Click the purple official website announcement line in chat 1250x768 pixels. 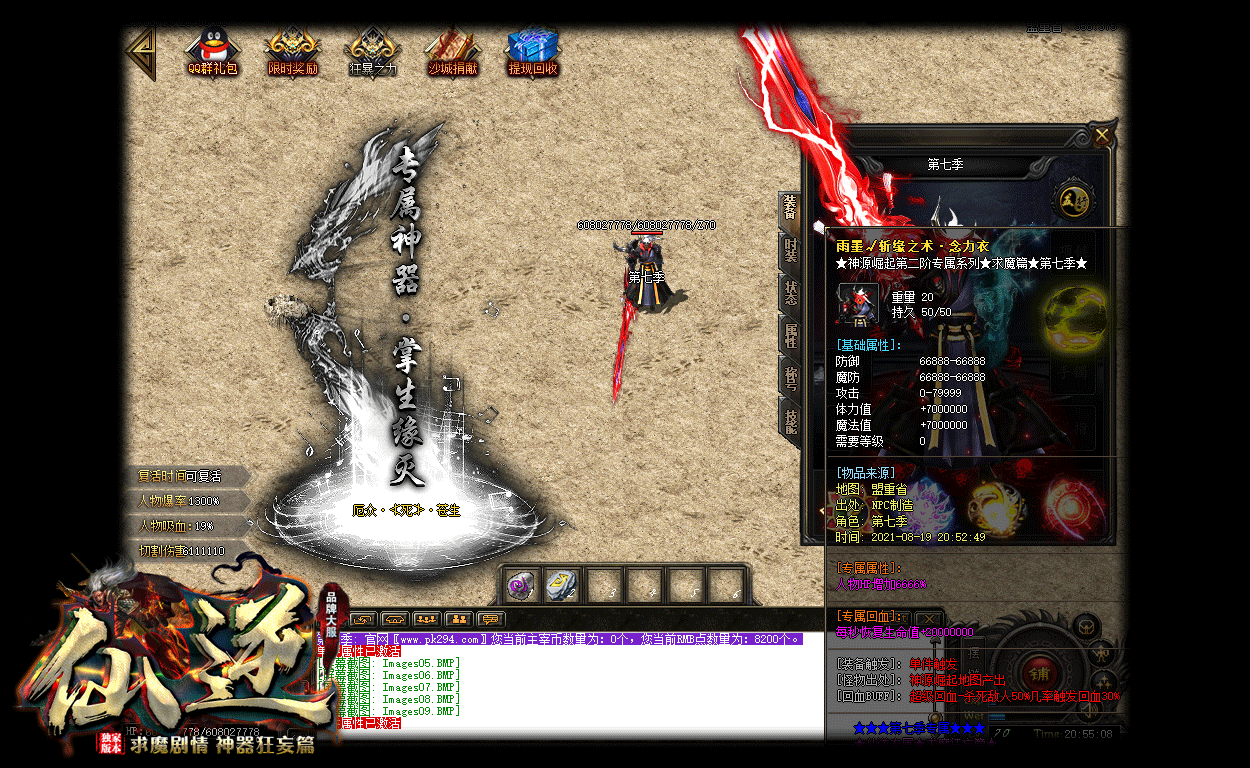coord(571,638)
